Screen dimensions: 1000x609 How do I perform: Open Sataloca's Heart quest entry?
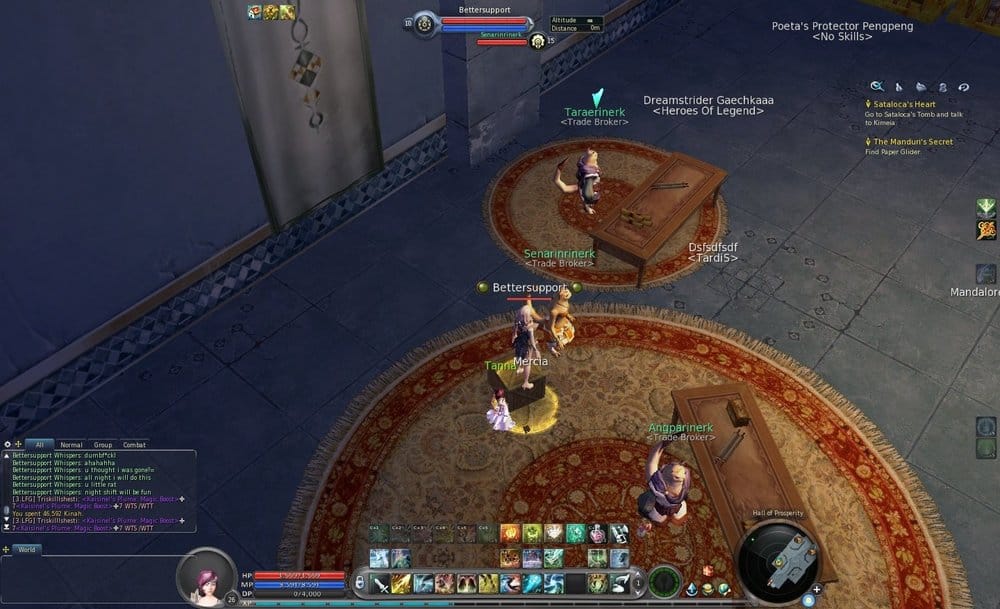903,104
